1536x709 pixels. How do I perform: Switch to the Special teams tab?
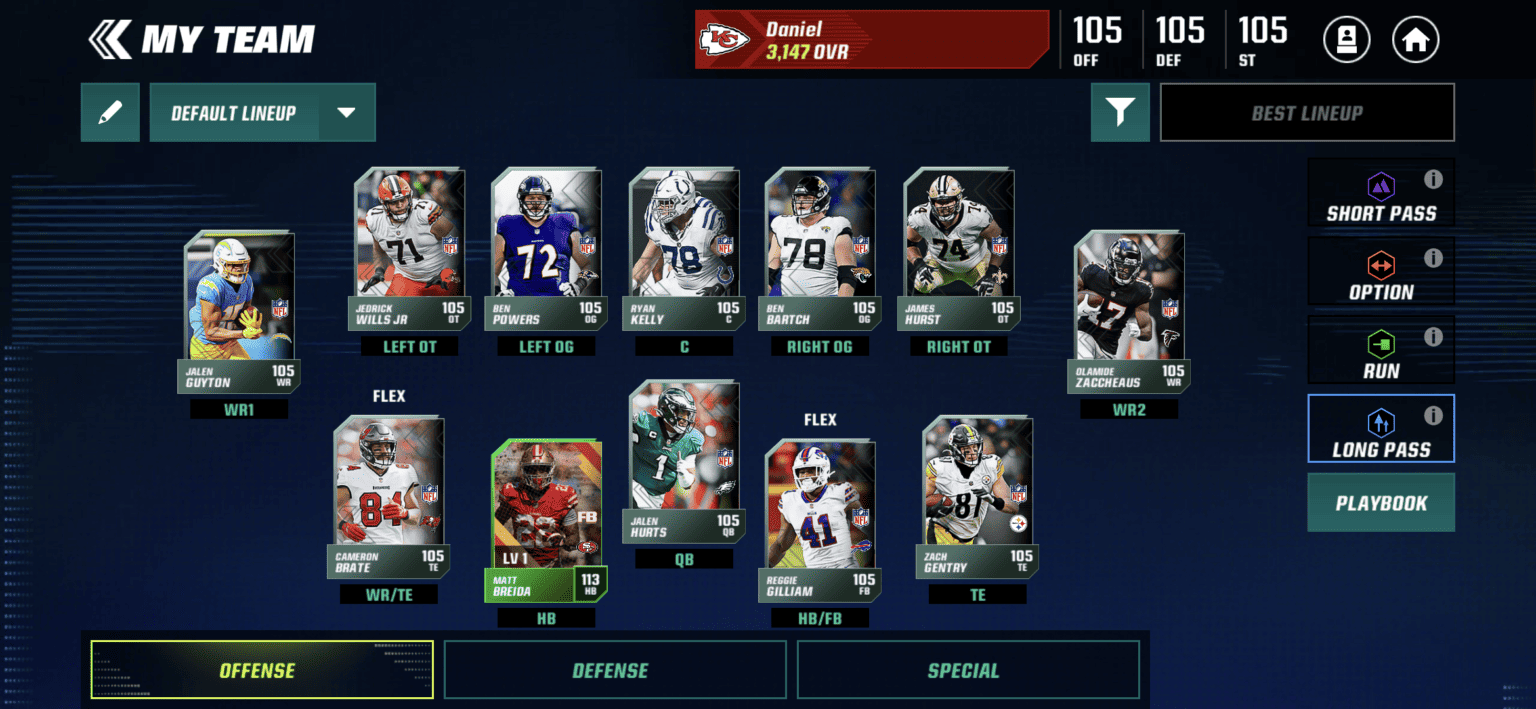(963, 670)
